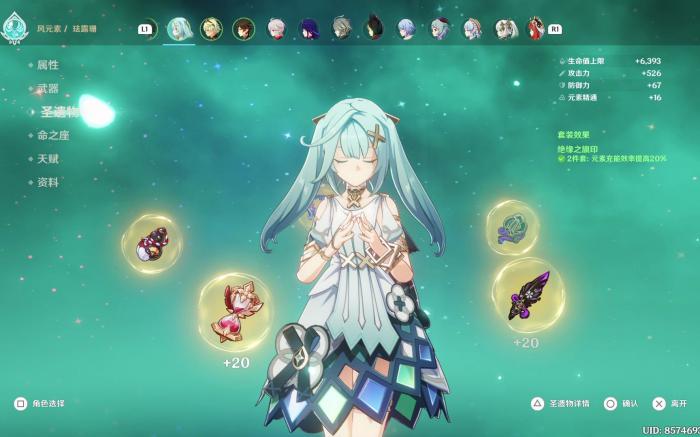Switch to the brown-haired character portrait

click(244, 29)
